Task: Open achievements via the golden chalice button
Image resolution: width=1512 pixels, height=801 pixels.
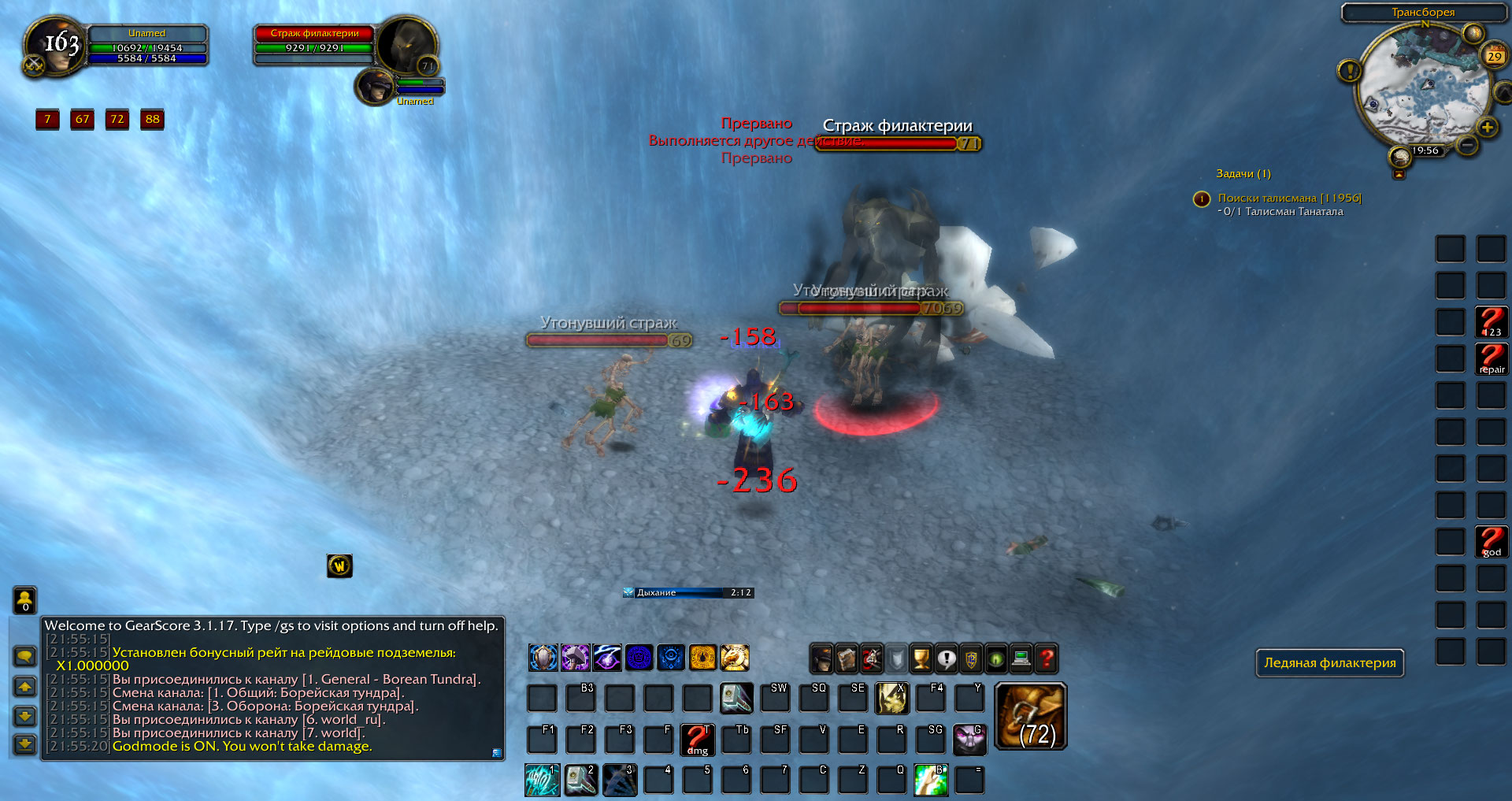Action: [x=921, y=658]
